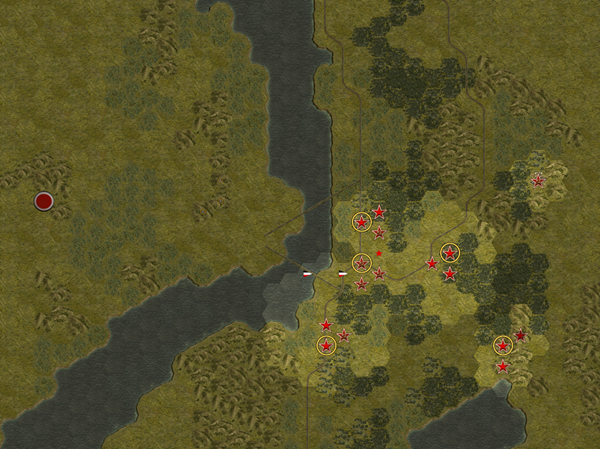
Task: Click the flag marker on the east riverbank
Action: (343, 273)
